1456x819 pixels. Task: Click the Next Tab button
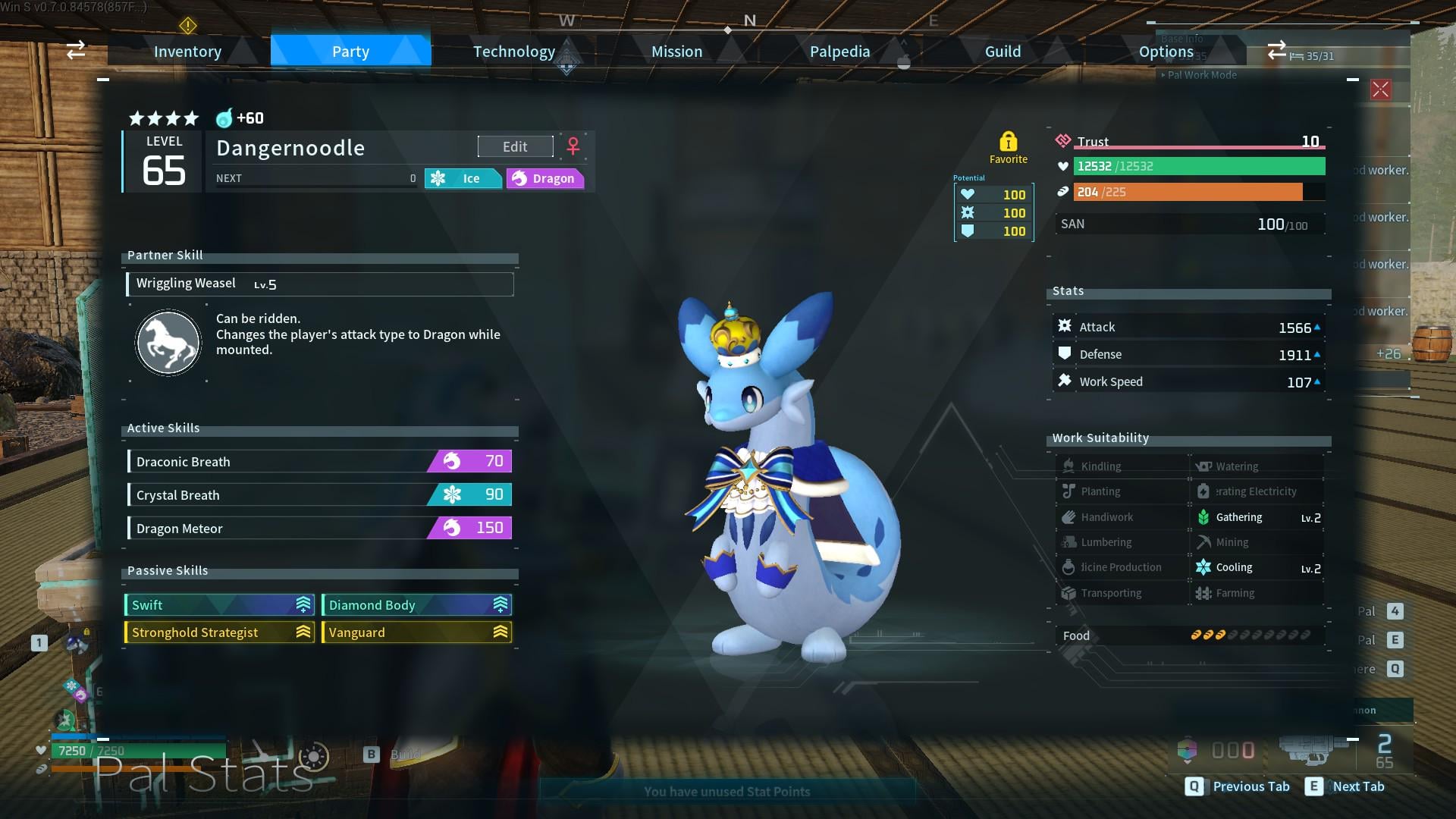point(1346,786)
